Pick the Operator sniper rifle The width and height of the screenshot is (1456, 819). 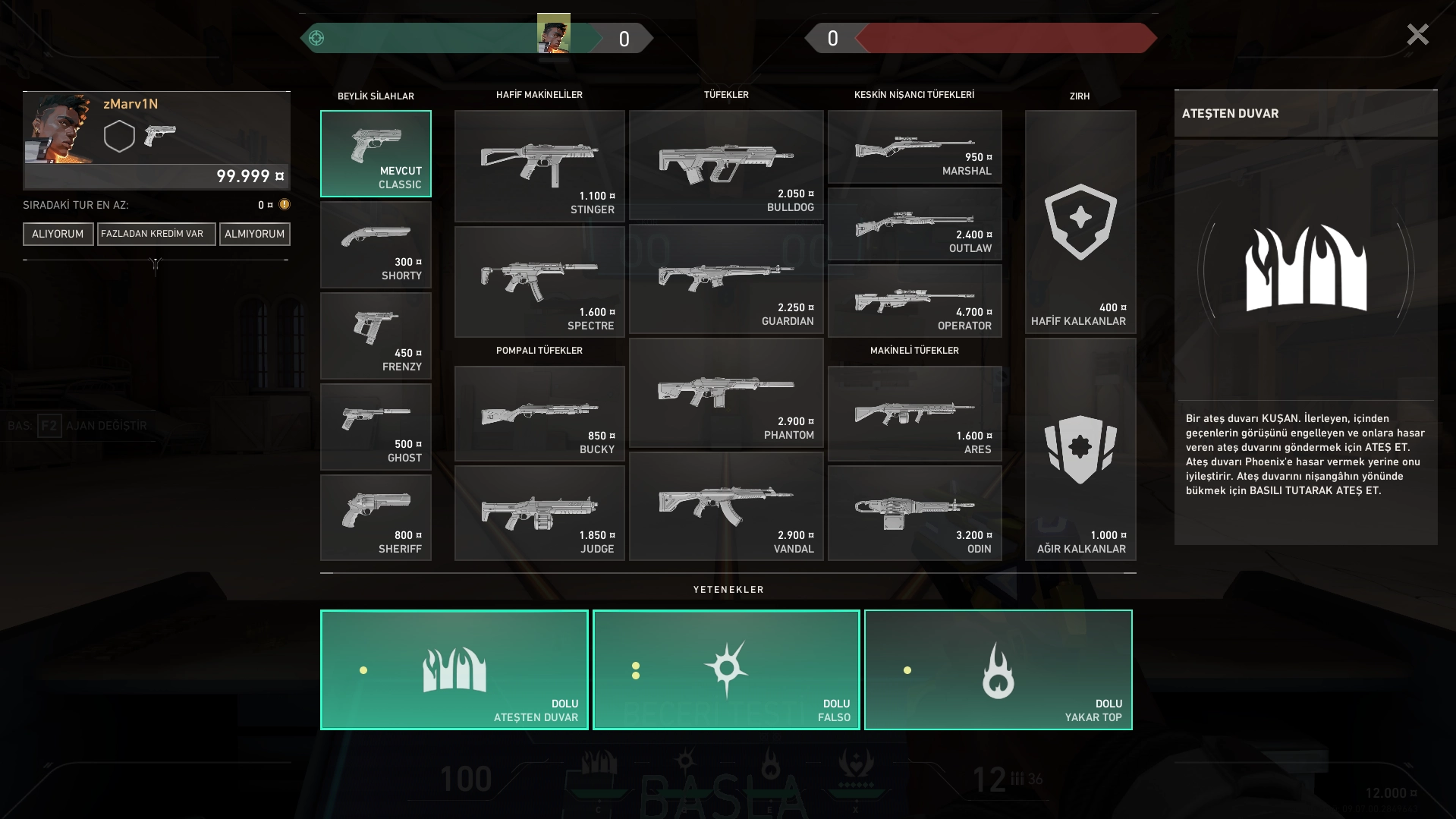pos(914,301)
